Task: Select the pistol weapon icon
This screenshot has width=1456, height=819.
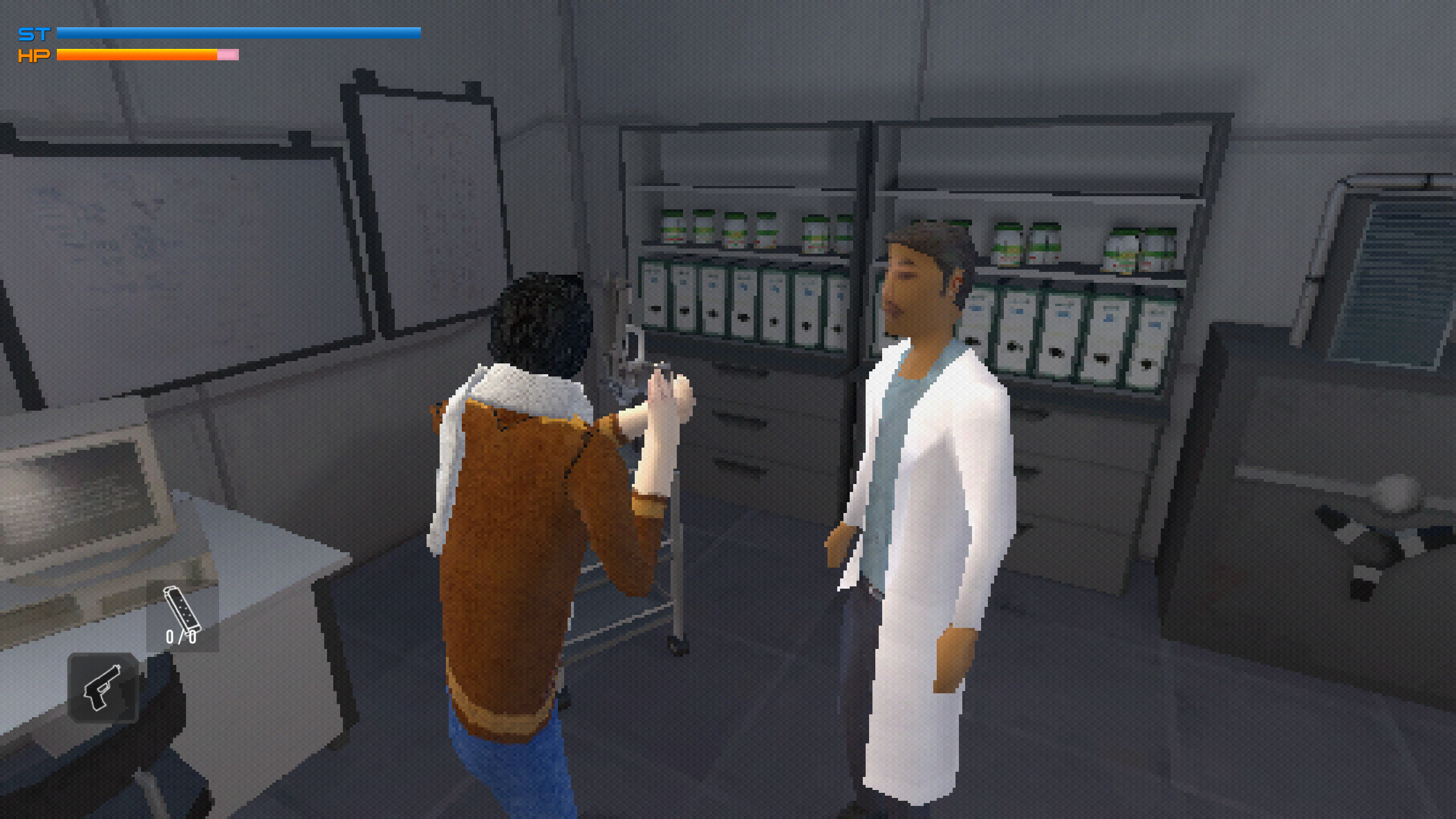Action: coord(103,688)
